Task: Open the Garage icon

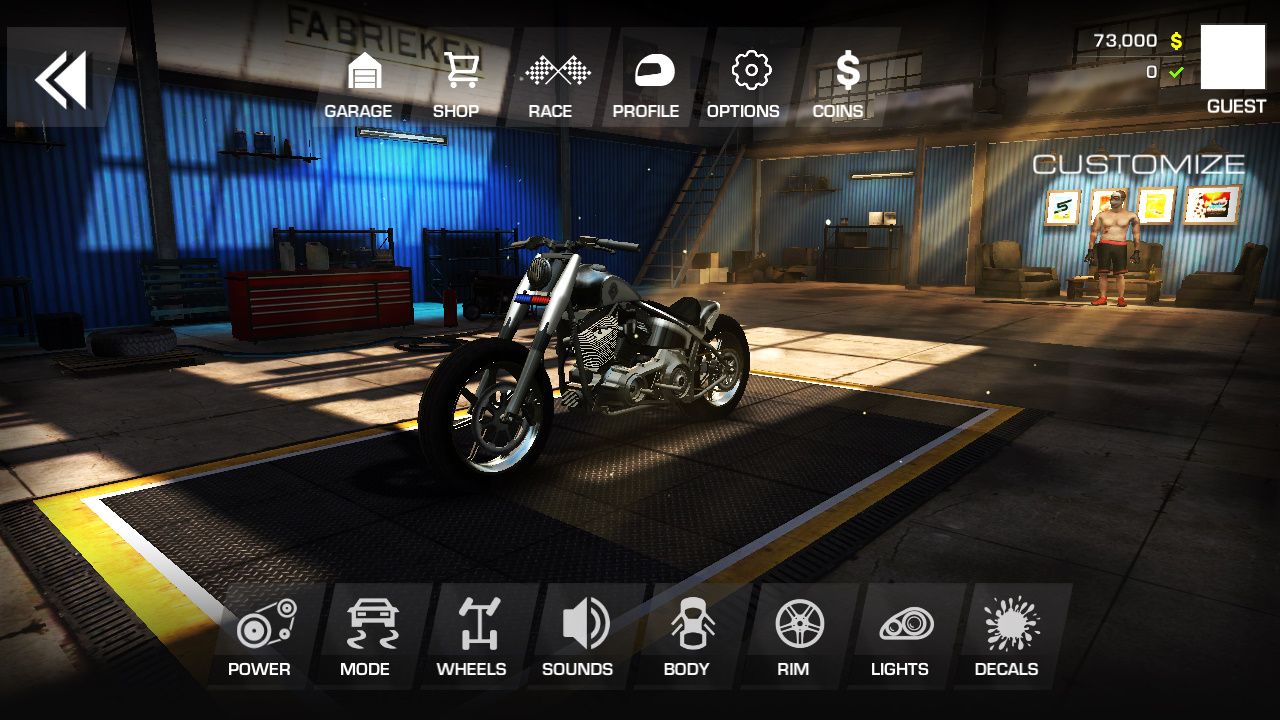Action: pos(360,71)
